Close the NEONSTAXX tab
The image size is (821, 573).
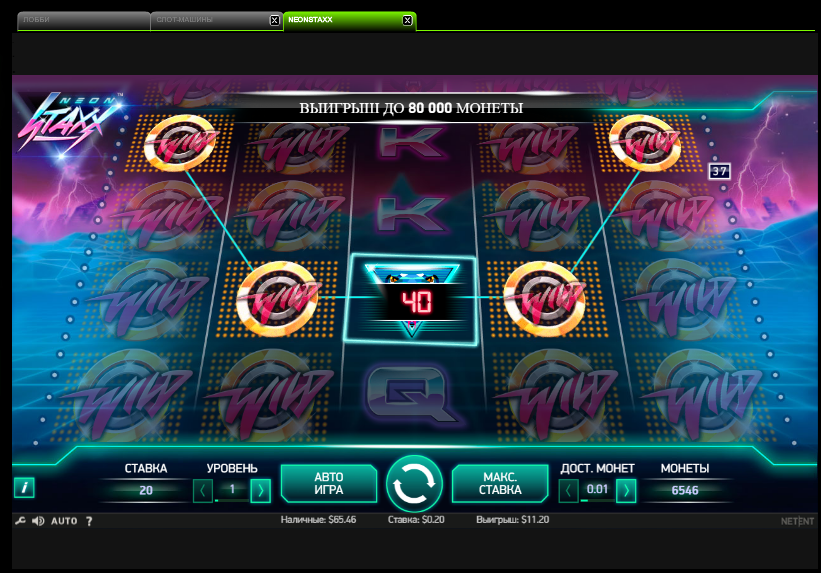[407, 20]
